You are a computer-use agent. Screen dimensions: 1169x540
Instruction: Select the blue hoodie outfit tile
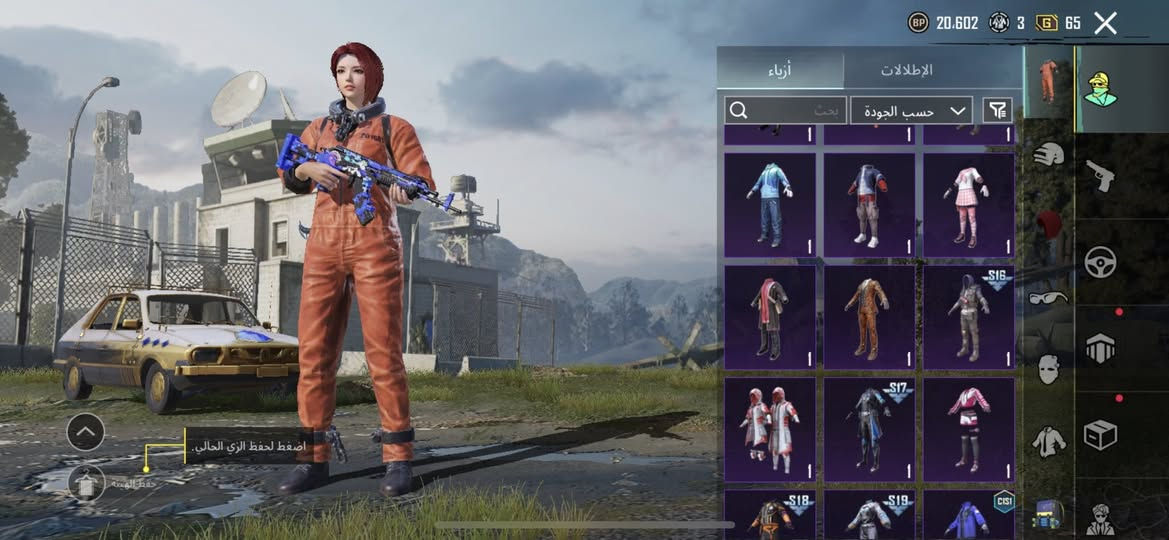tap(770, 205)
